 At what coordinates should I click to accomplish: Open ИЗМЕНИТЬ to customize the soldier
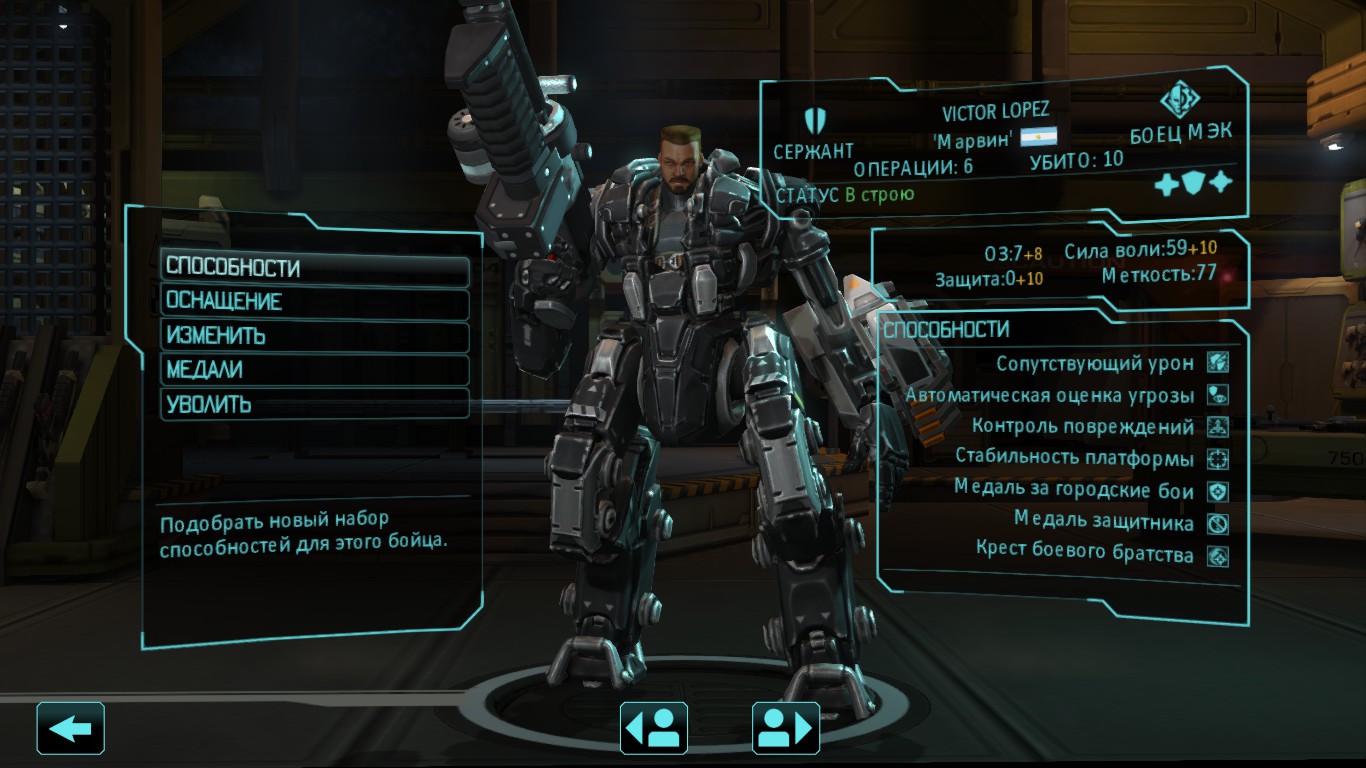tap(315, 335)
